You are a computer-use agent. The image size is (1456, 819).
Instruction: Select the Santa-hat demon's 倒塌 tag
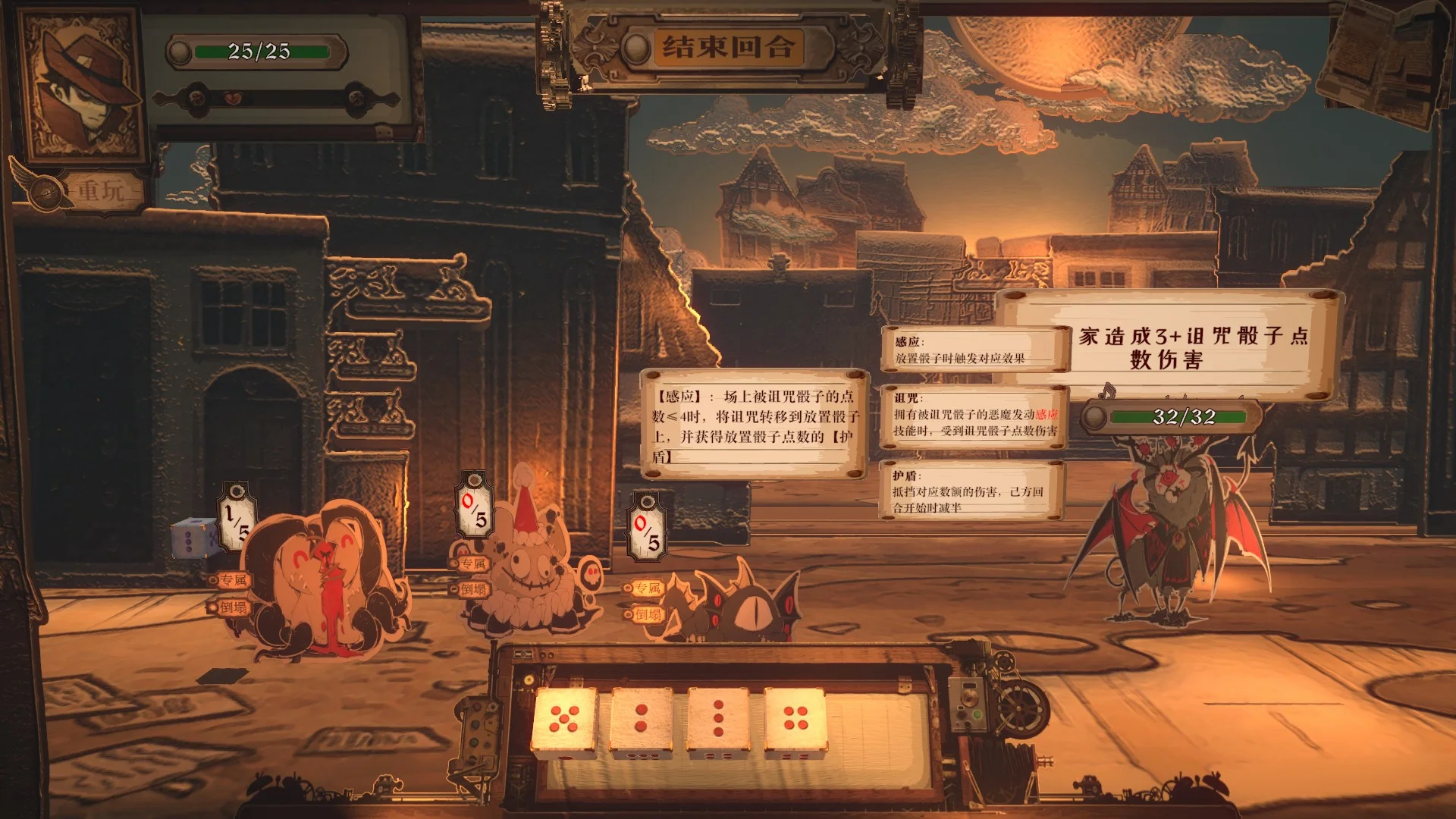point(471,589)
